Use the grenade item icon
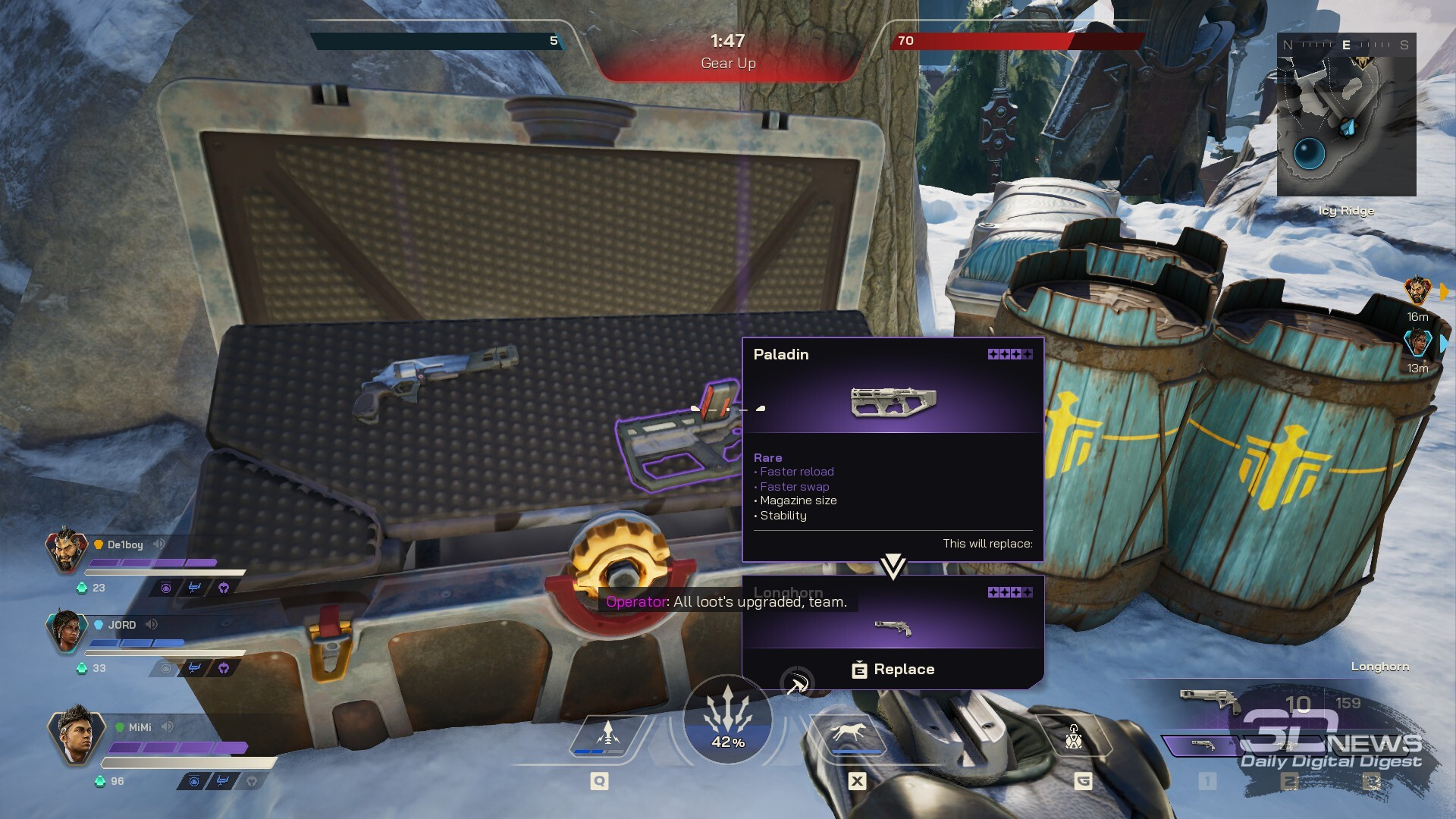Screen dimensions: 1456x819 [1074, 736]
